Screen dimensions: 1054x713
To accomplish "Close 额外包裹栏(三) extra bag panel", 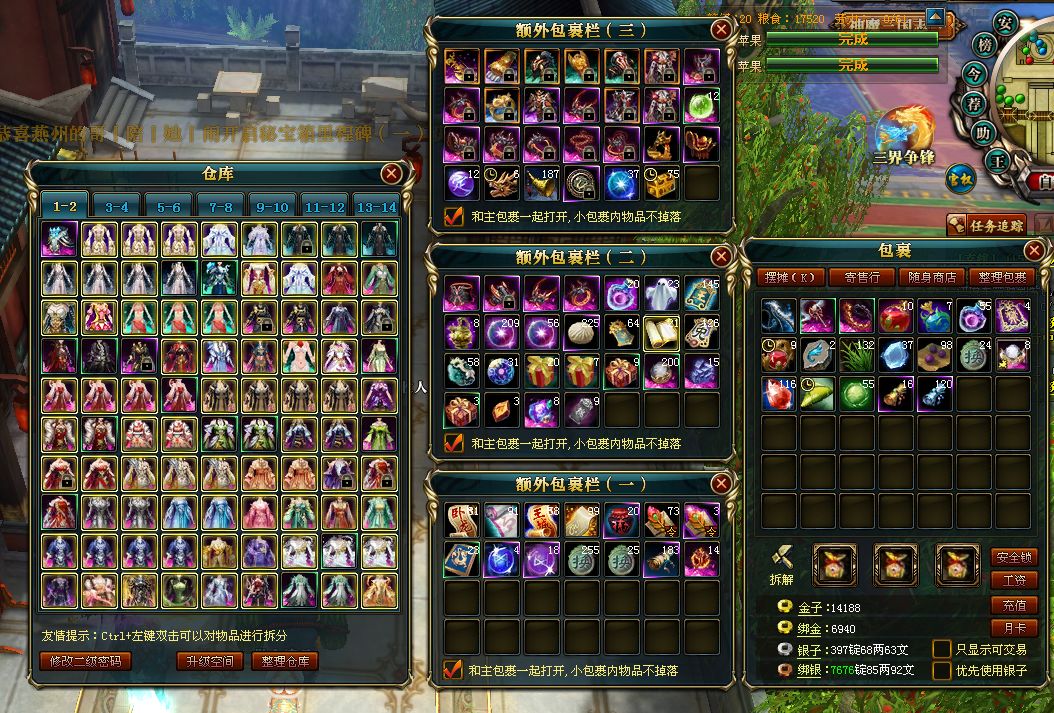I will click(x=720, y=30).
